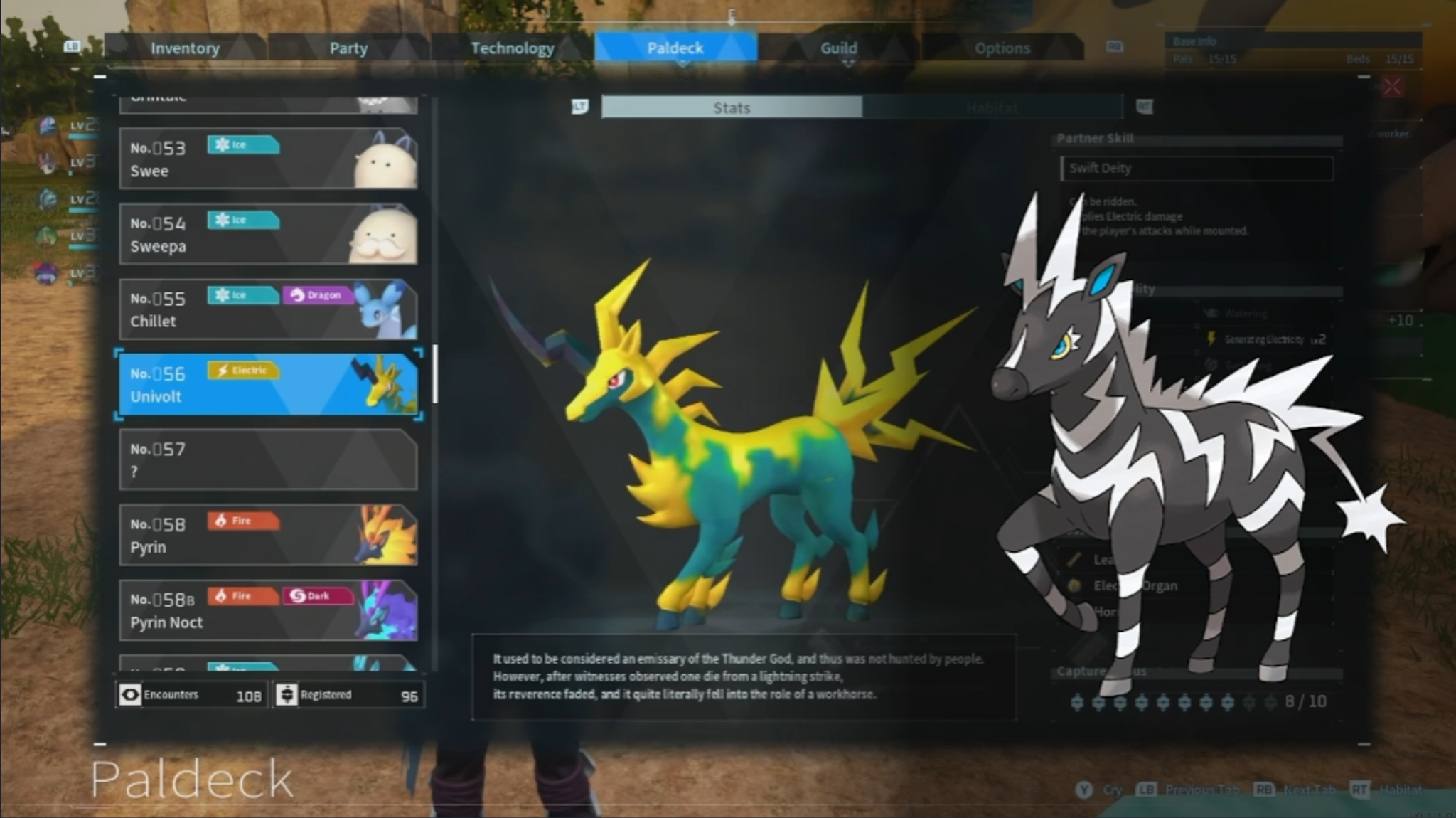Image resolution: width=1456 pixels, height=818 pixels.
Task: Click the Generating Electricity work suitability icon
Action: 1210,339
